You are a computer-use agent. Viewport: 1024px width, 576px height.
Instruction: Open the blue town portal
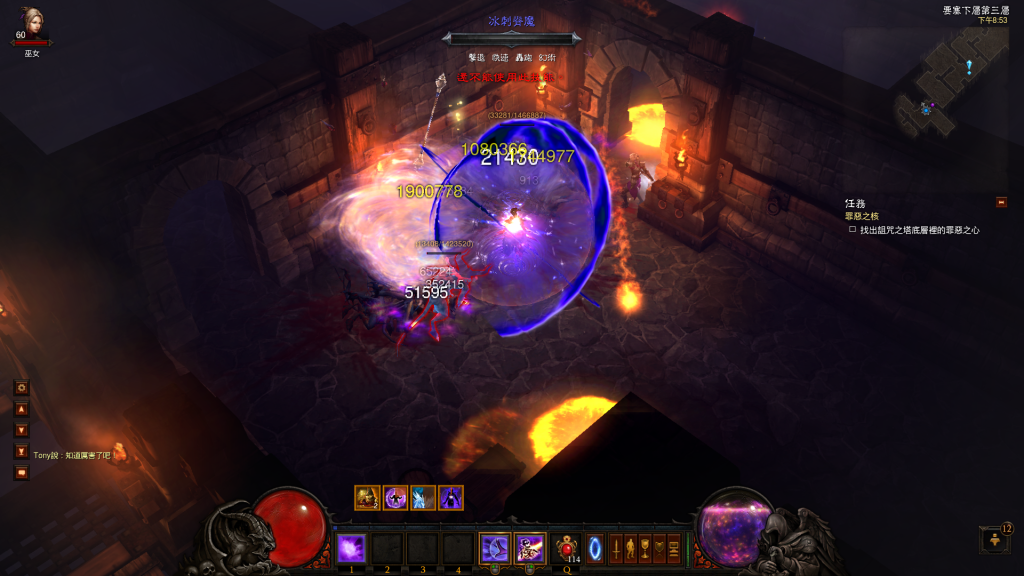coord(595,548)
